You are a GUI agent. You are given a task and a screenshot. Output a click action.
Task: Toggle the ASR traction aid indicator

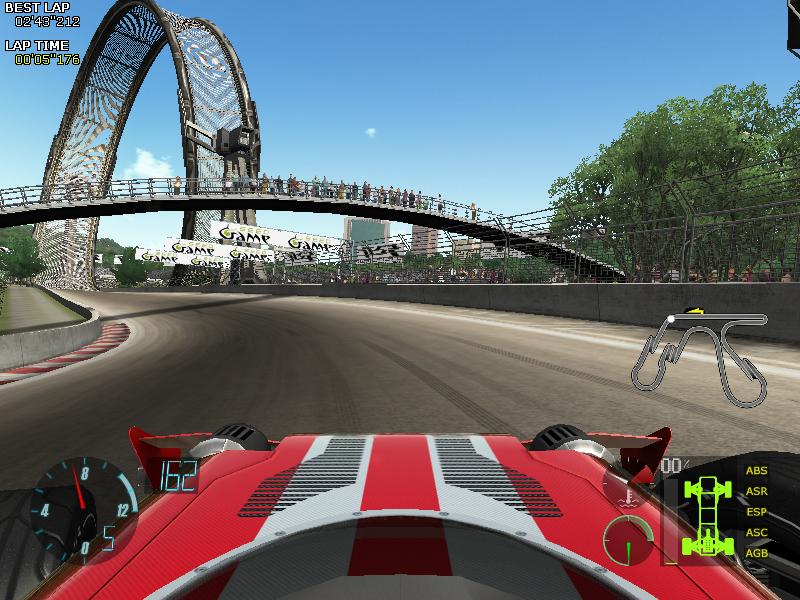(757, 491)
